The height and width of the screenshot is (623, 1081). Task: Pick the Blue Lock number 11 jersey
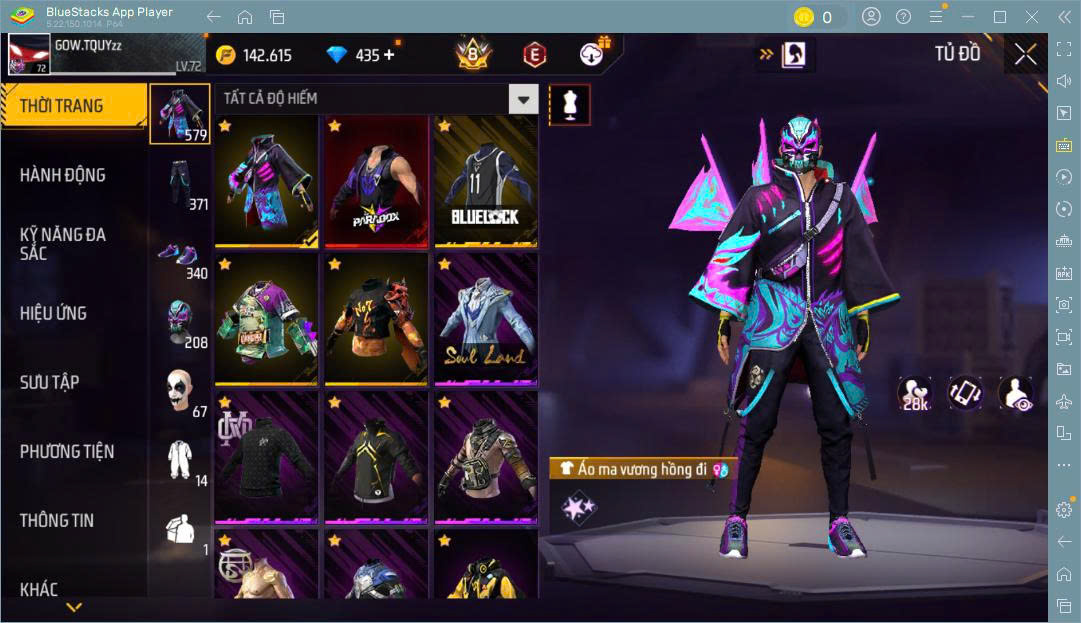[x=485, y=181]
